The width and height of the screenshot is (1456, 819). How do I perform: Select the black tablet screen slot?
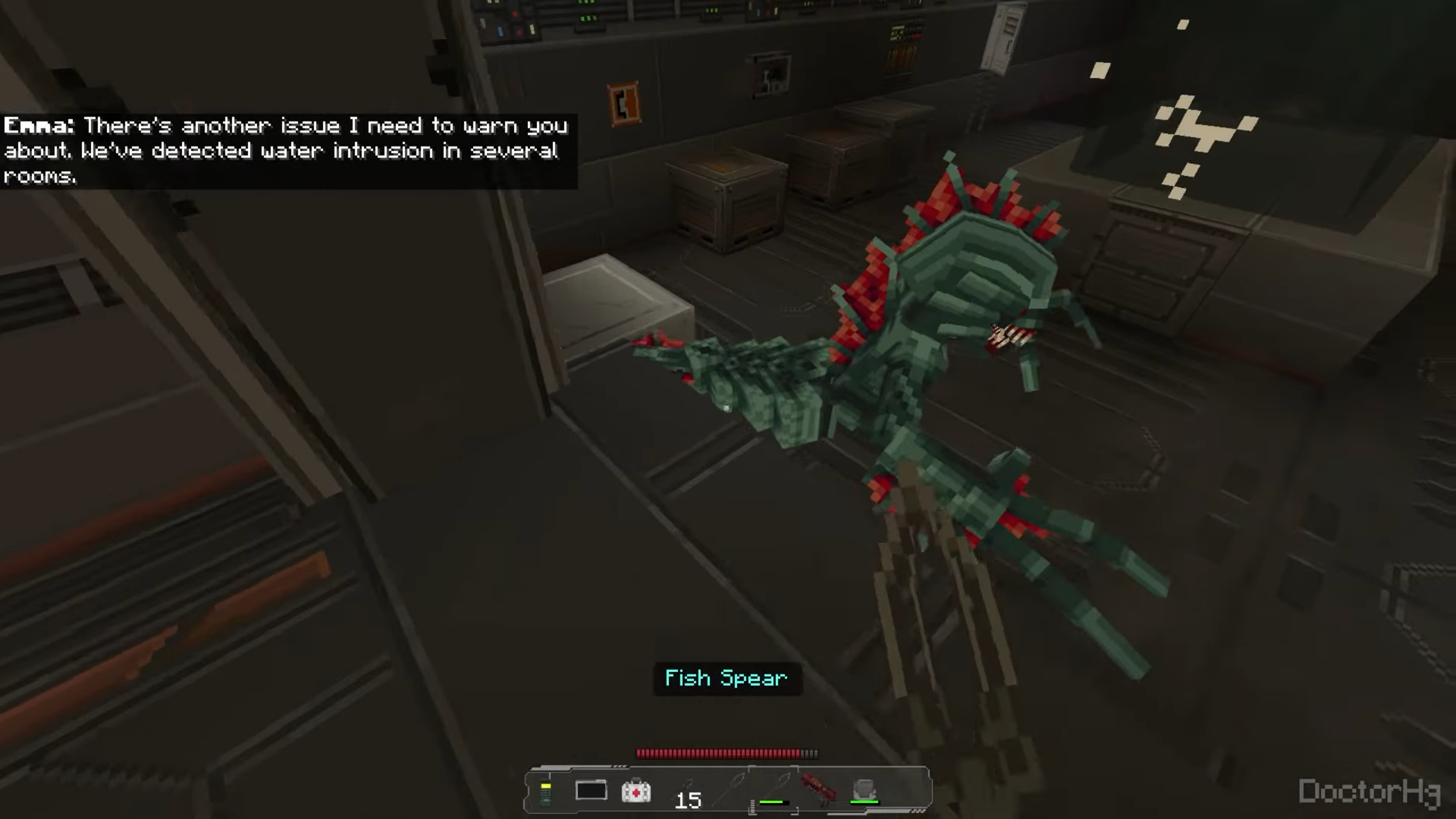click(x=591, y=791)
